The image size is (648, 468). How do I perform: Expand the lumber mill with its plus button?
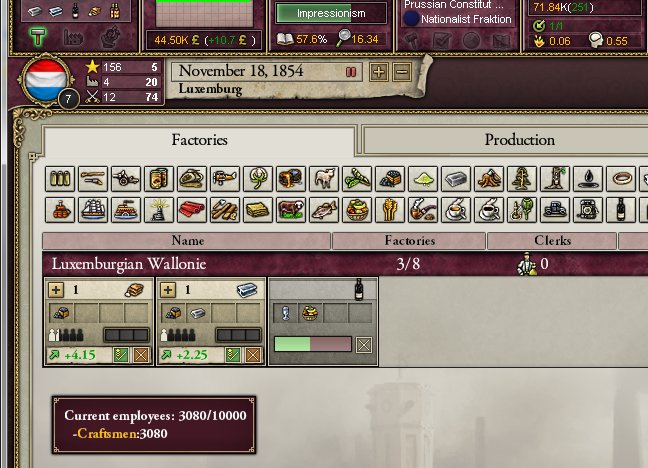tap(56, 290)
